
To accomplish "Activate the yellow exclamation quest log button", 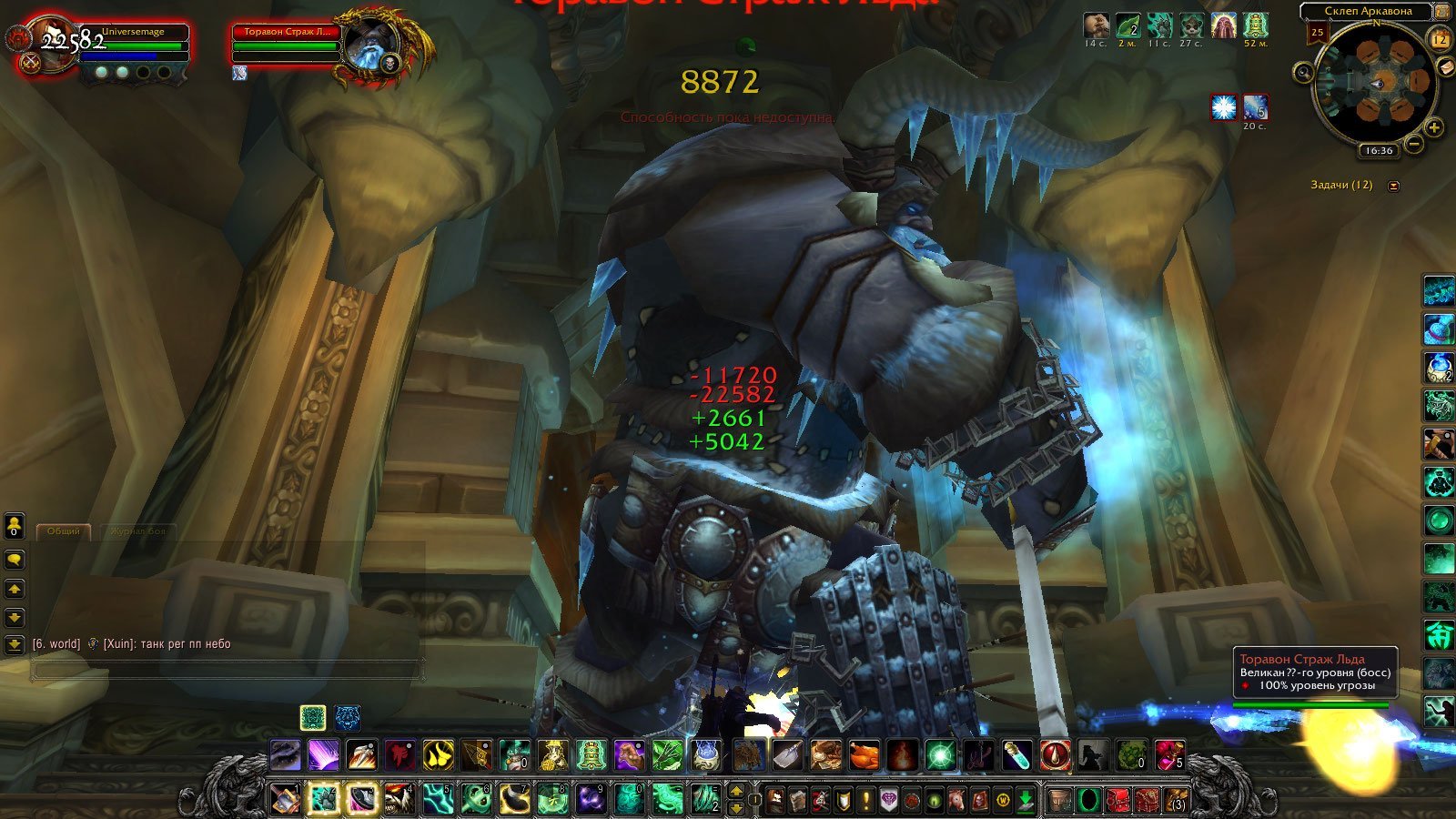I will click(x=865, y=800).
